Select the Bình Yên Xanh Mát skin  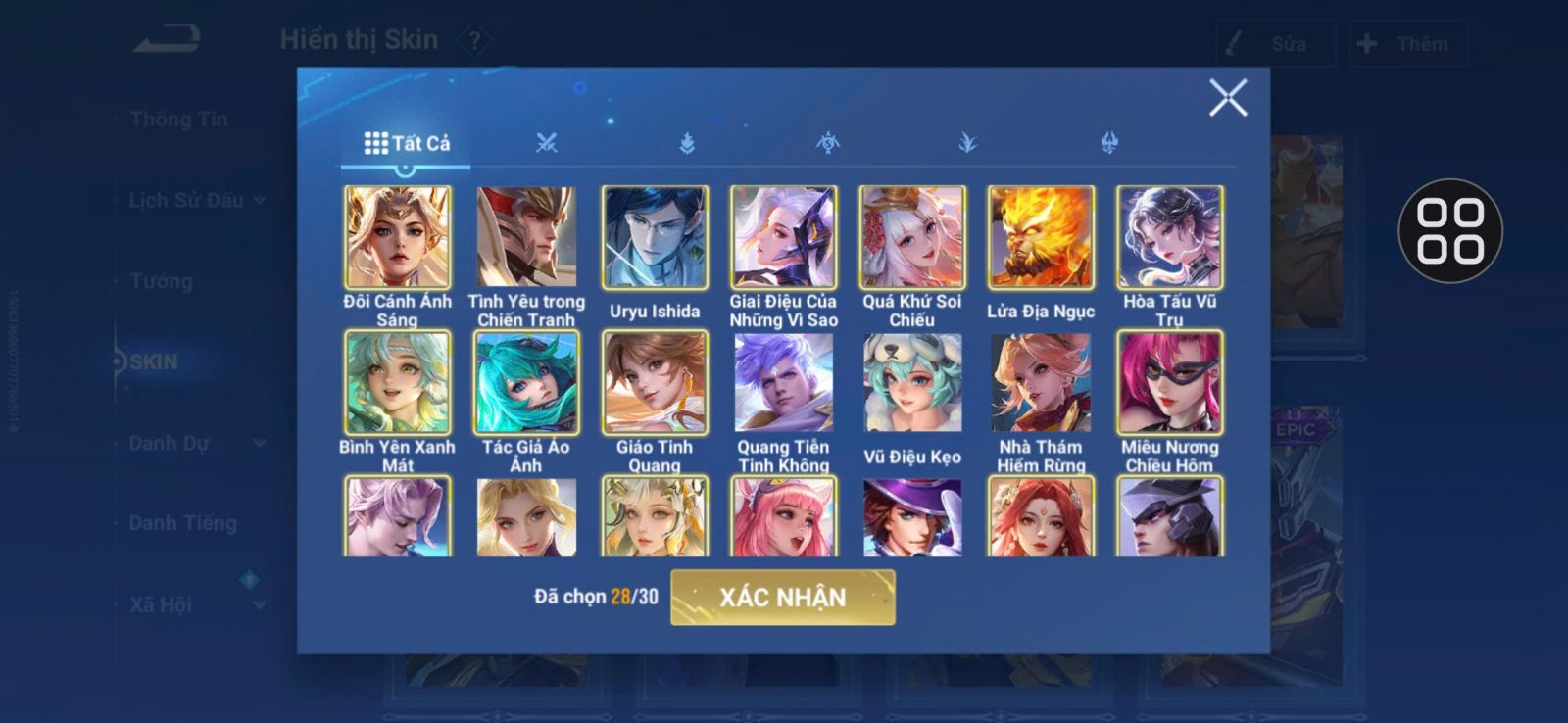[x=398, y=382]
